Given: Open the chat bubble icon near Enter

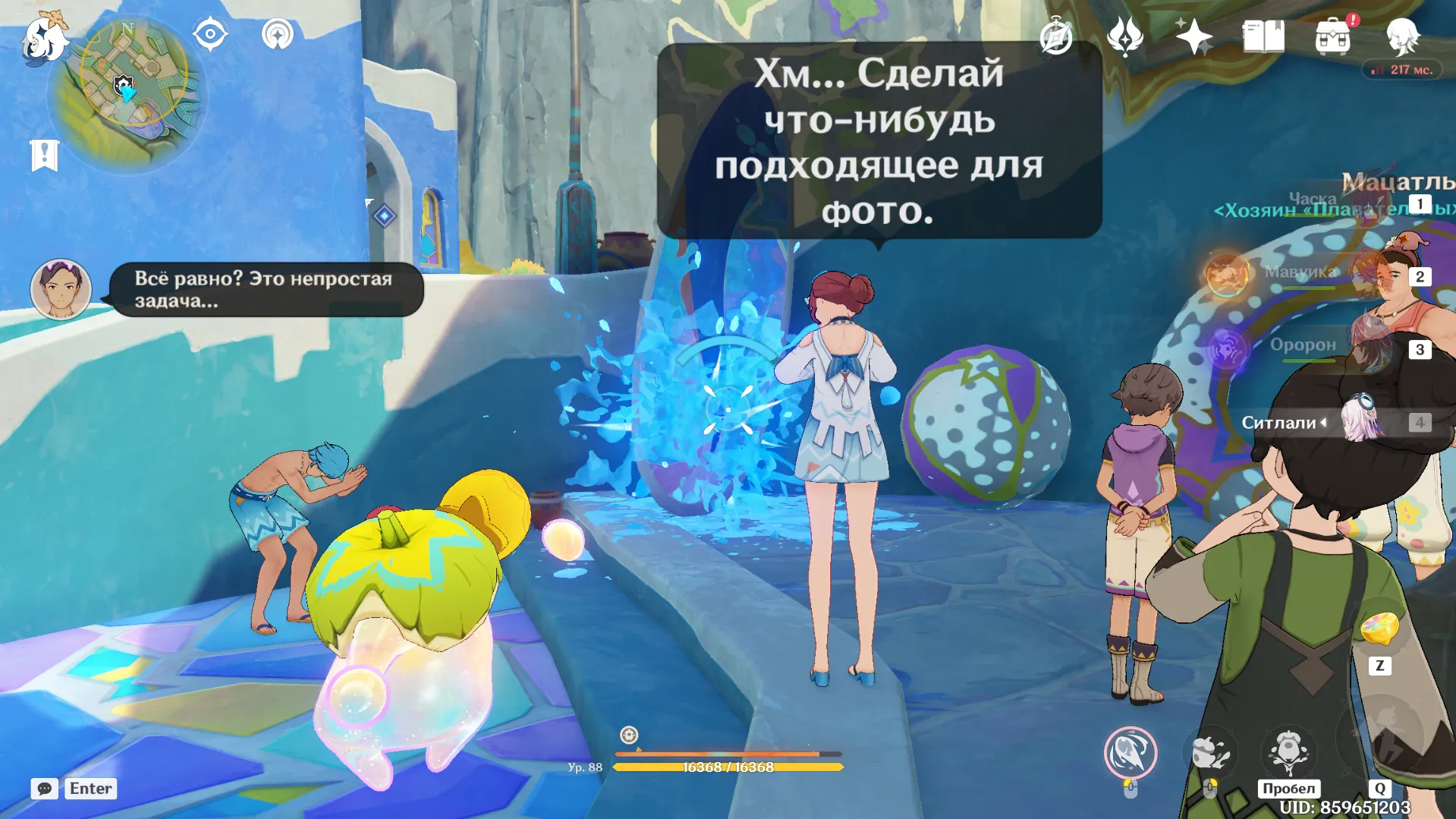Looking at the screenshot, I should click(45, 789).
